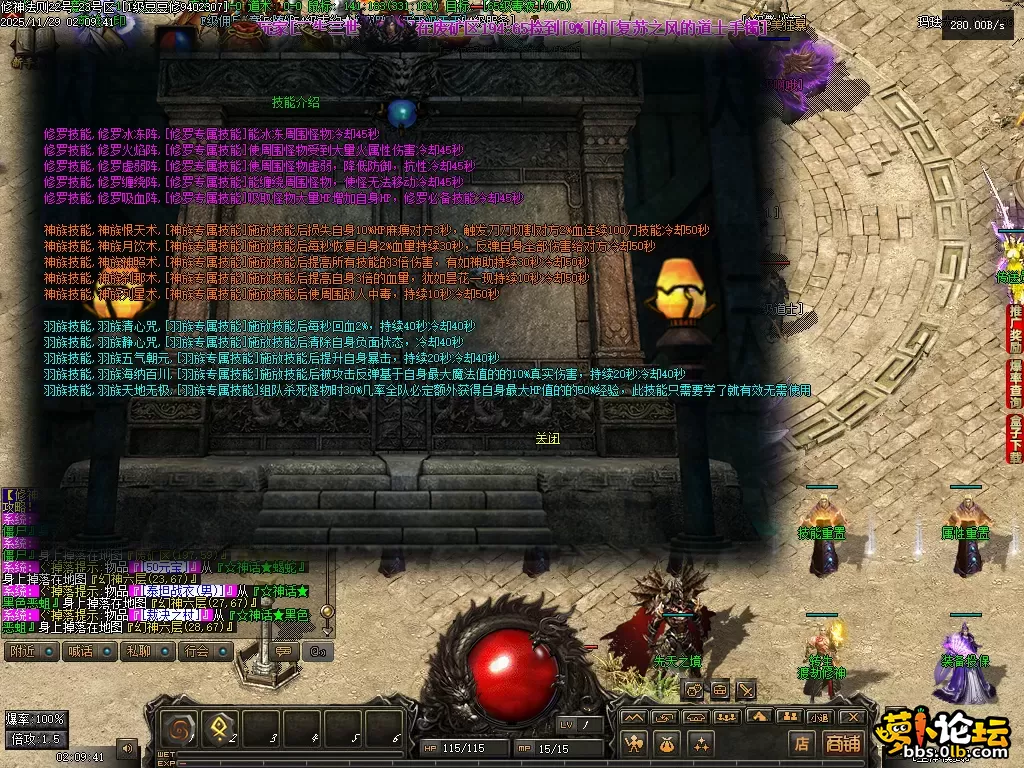Open the 私聊 private chat channel

click(x=137, y=651)
